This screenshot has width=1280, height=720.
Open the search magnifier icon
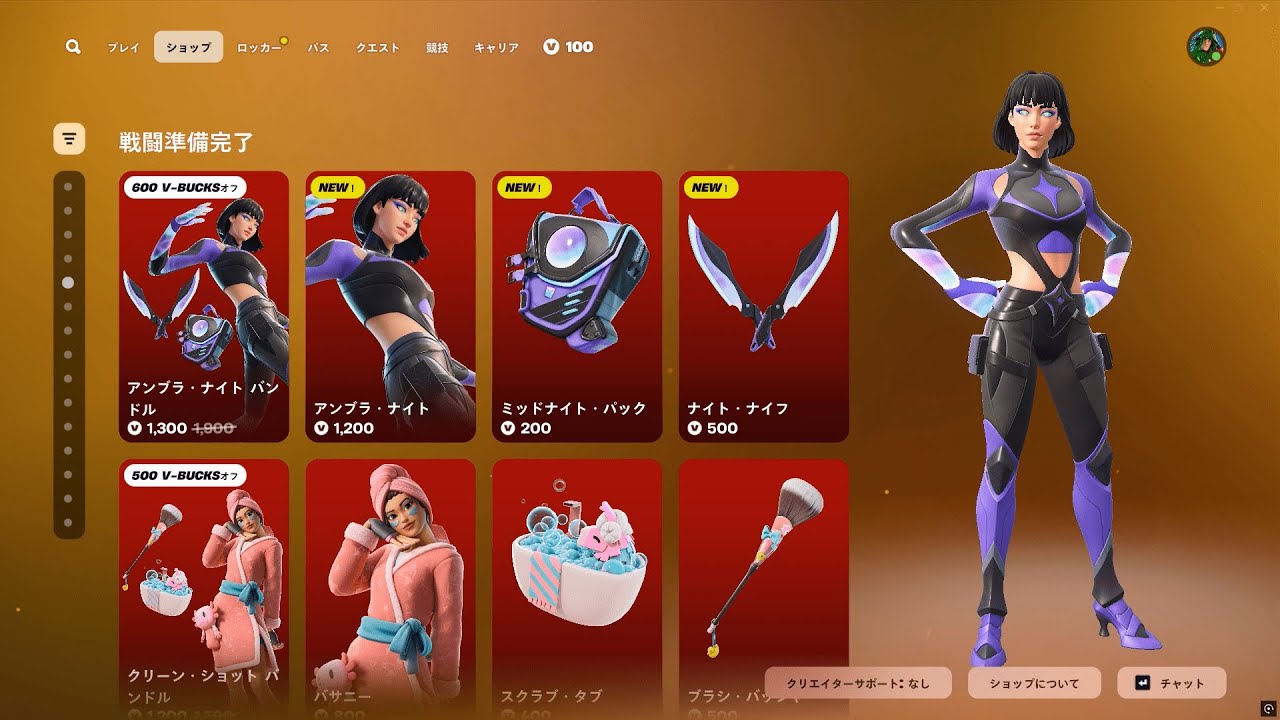point(73,47)
